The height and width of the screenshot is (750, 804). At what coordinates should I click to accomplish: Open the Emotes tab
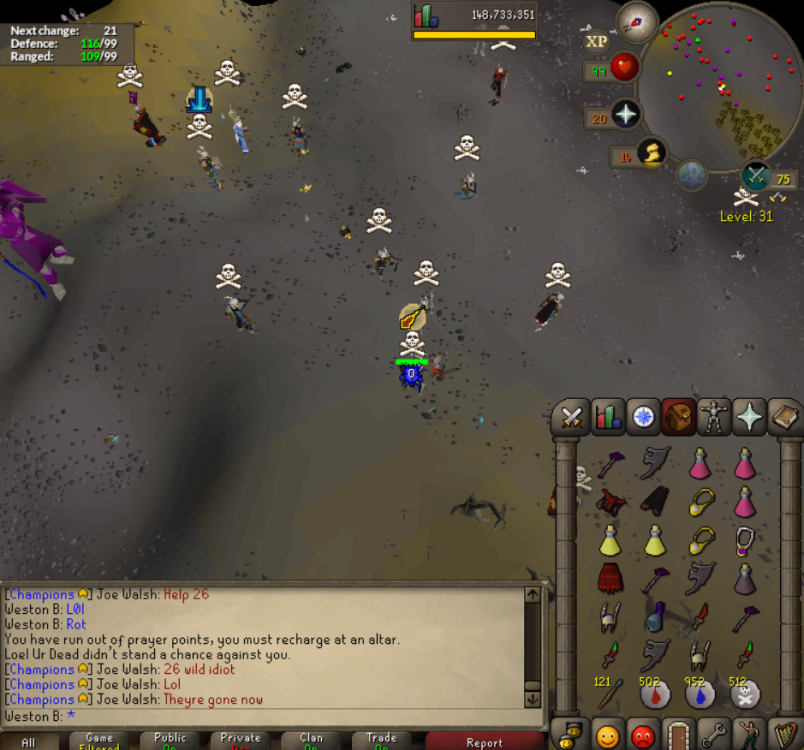(749, 735)
